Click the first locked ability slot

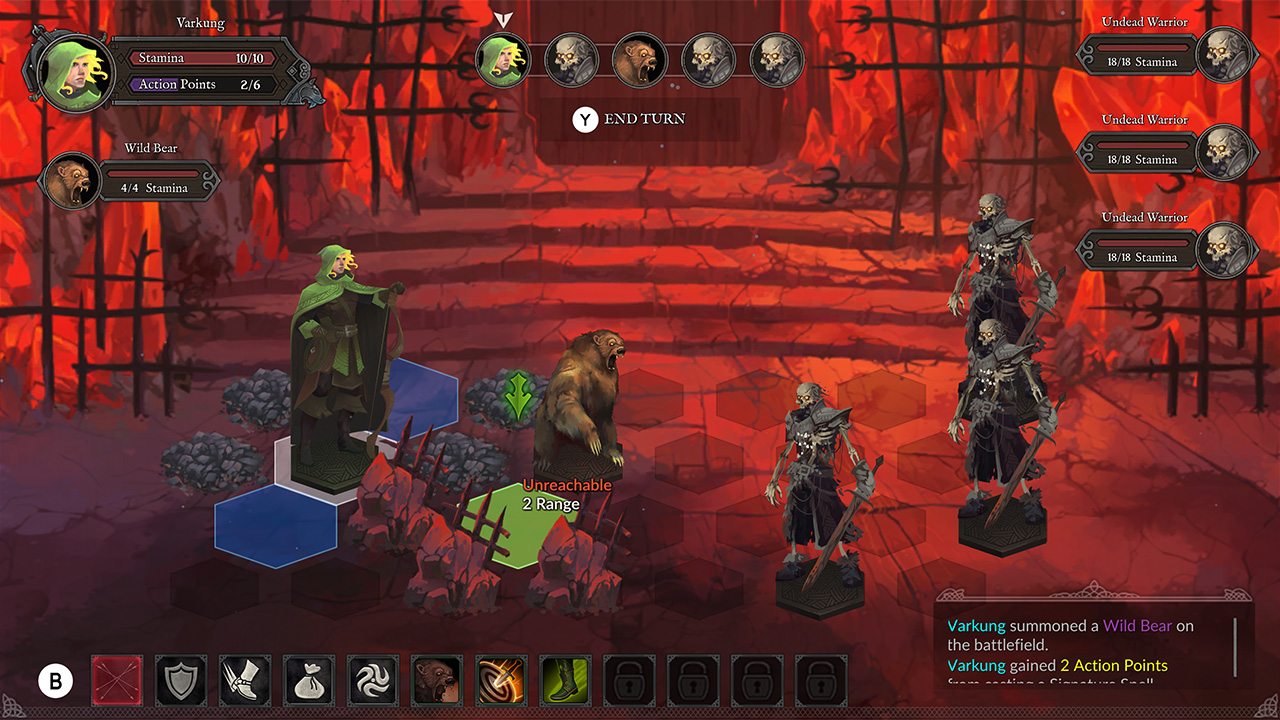coord(629,680)
